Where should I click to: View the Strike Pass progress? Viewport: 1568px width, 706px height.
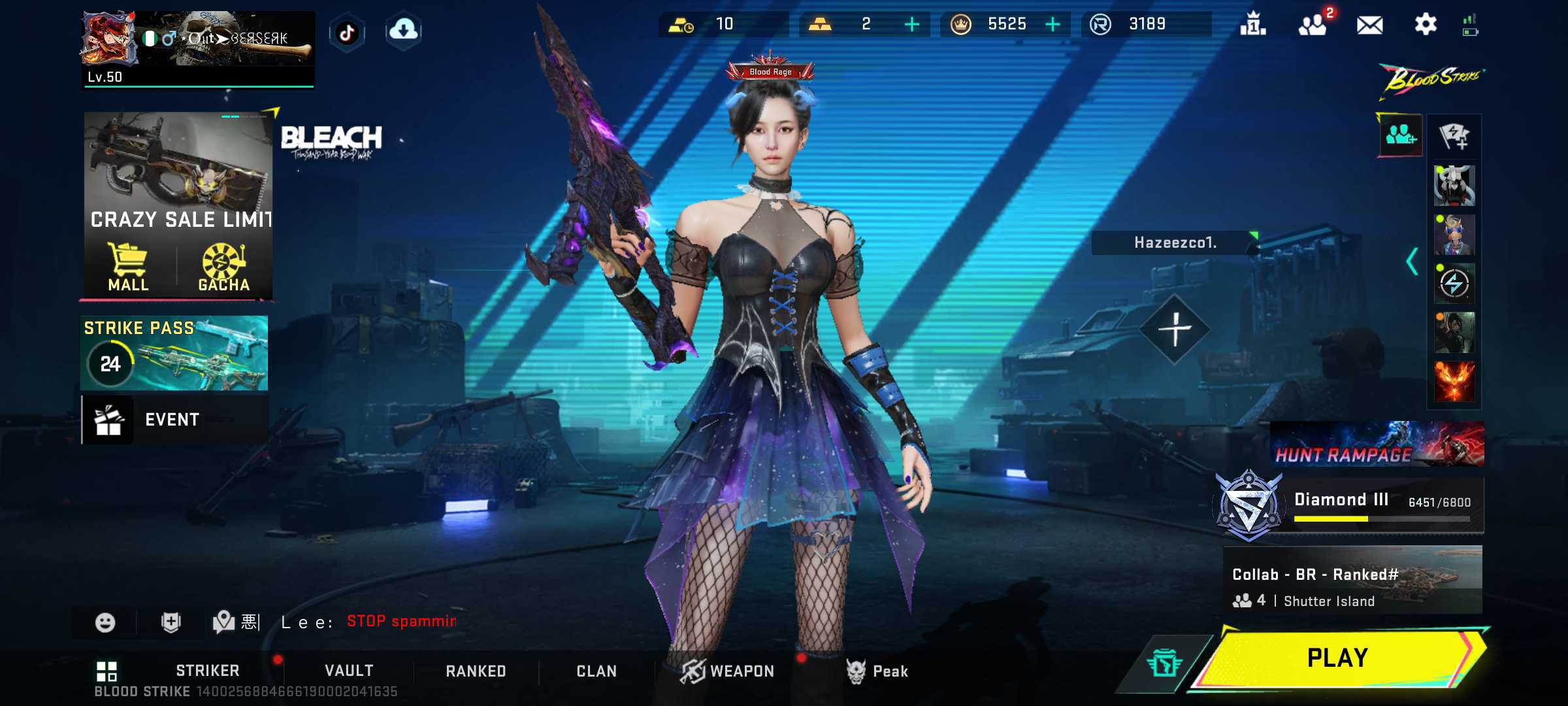click(174, 353)
